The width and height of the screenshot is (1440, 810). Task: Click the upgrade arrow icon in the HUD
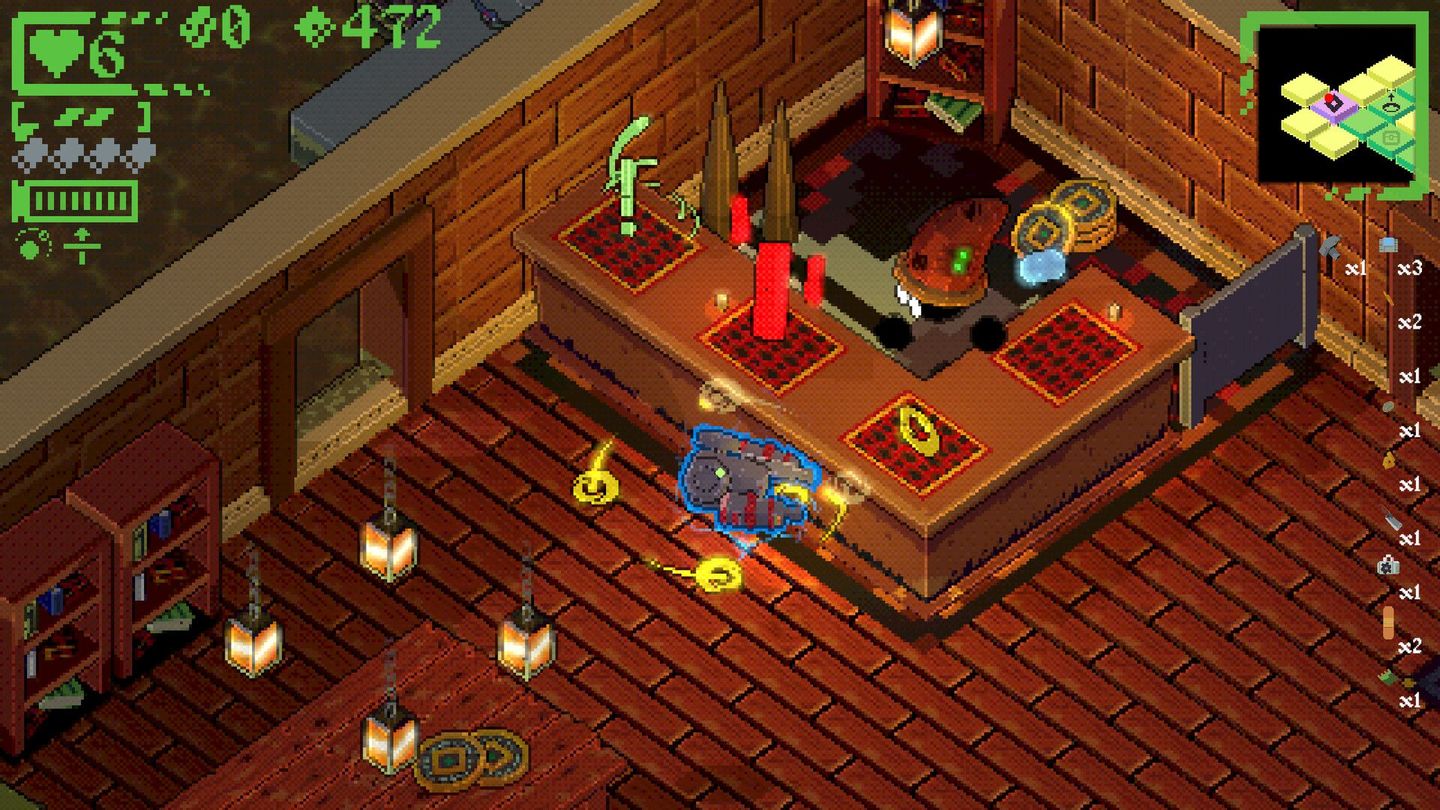(82, 243)
